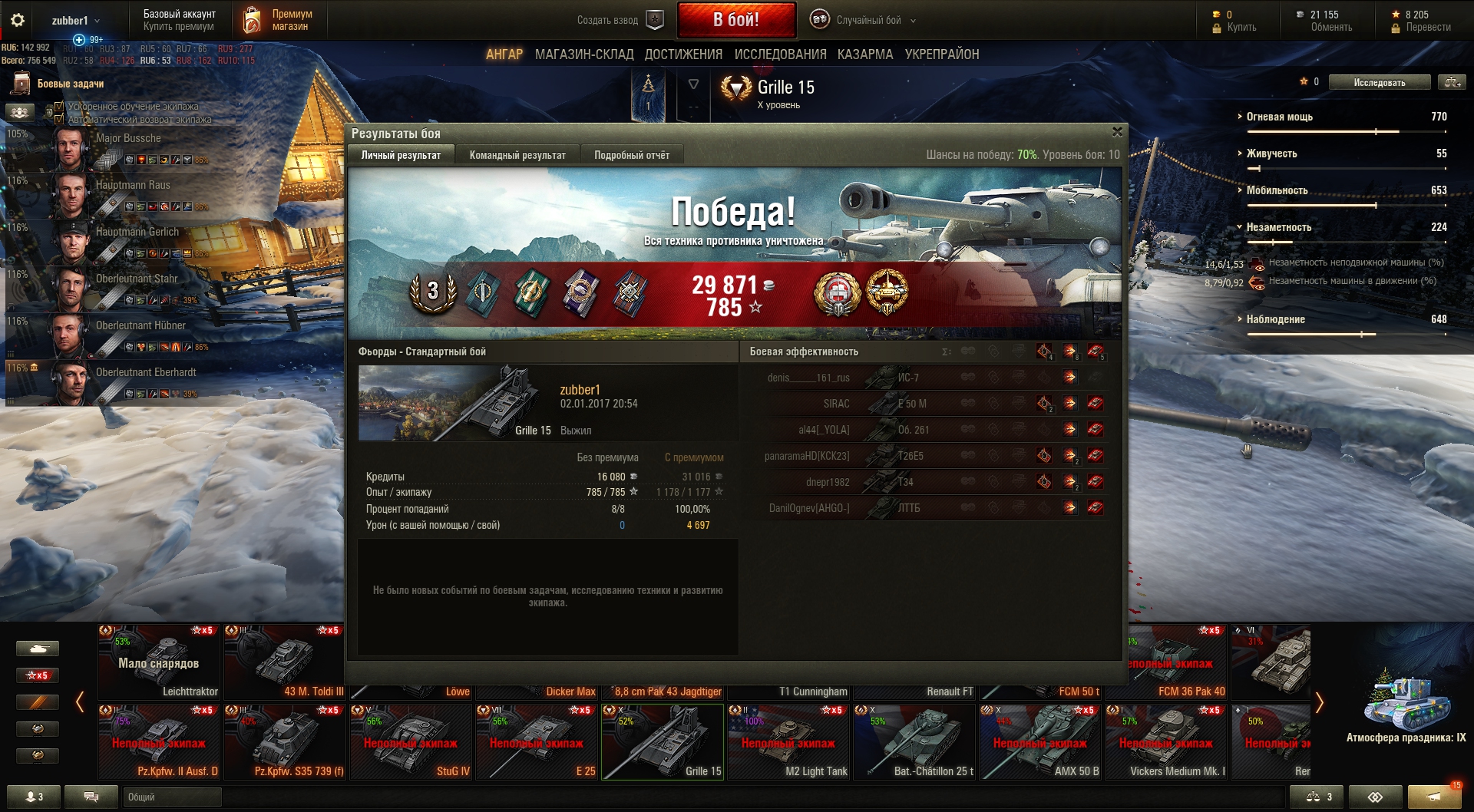Click Создать взвод platoon button
This screenshot has width=1474, height=812.
[x=619, y=21]
